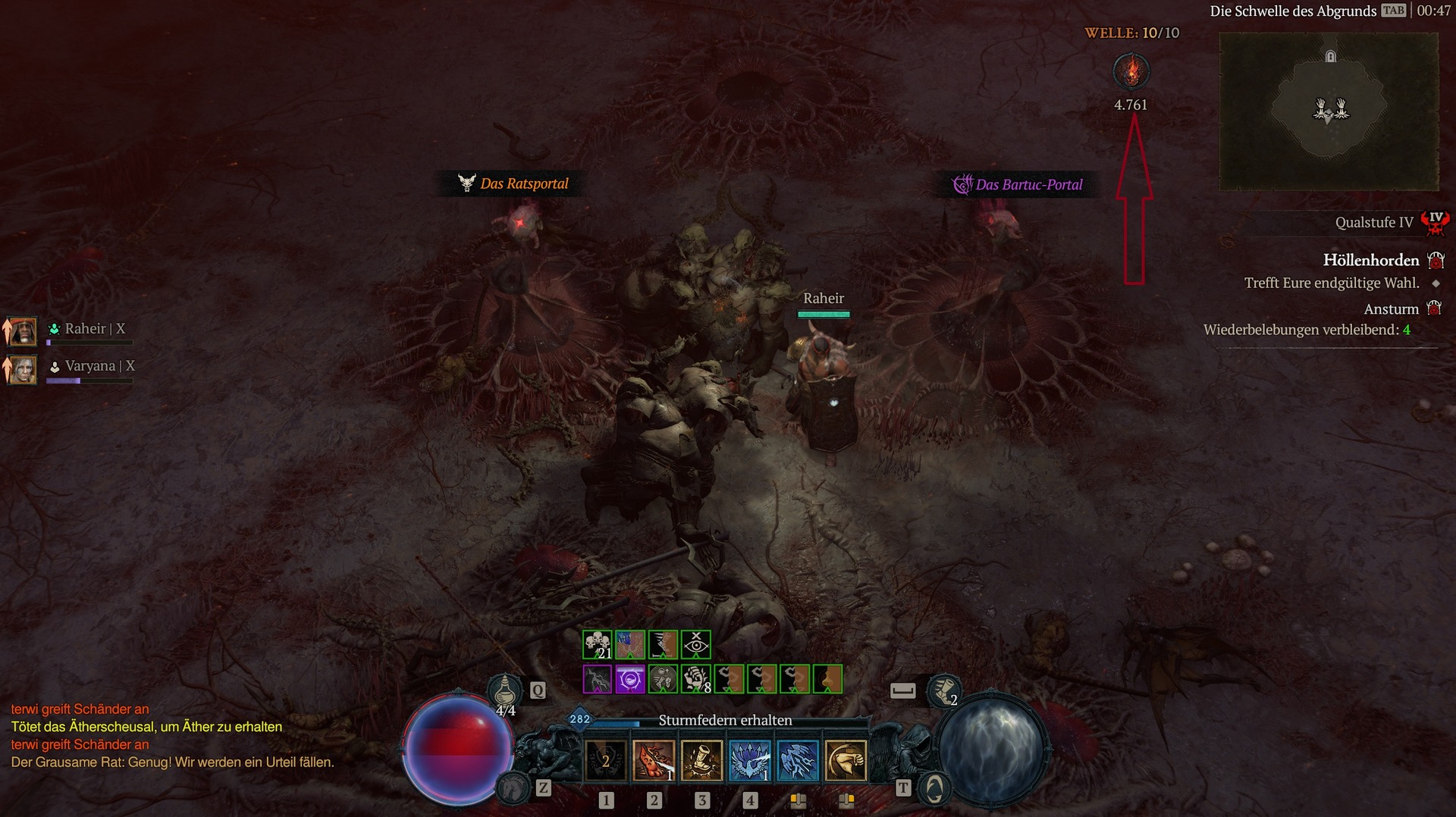
Task: Summon the mount with the horse icon
Action: tap(513, 789)
